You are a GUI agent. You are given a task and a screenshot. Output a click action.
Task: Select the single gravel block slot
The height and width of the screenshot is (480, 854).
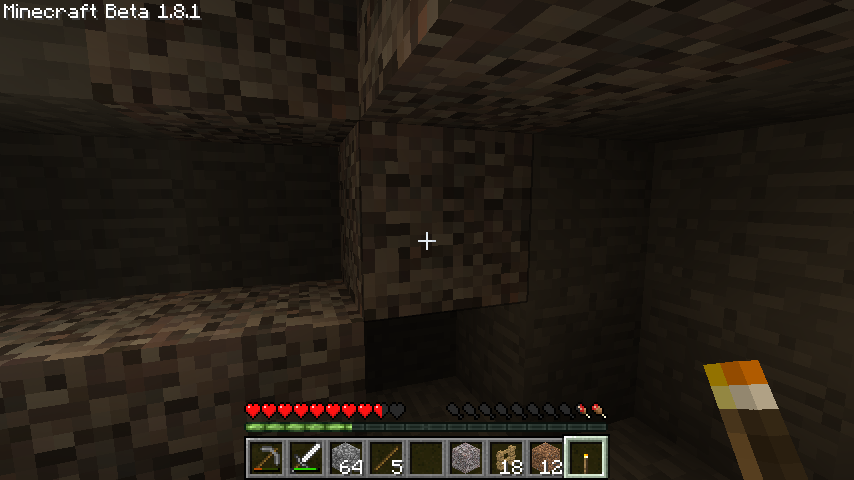coord(466,458)
